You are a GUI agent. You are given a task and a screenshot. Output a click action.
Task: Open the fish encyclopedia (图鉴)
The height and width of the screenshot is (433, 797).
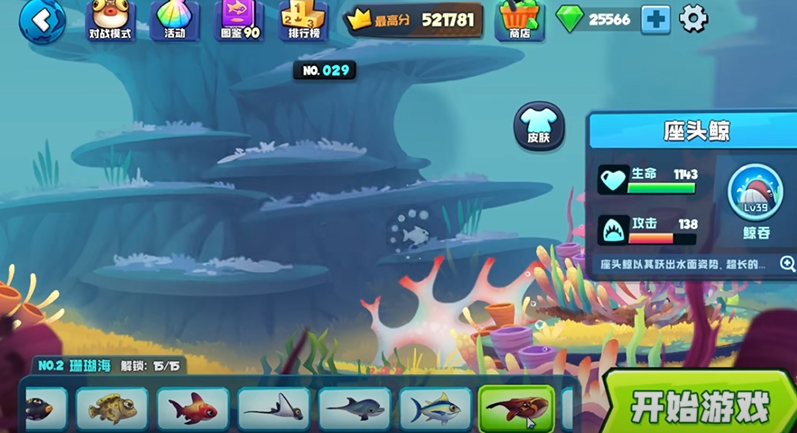click(x=239, y=20)
